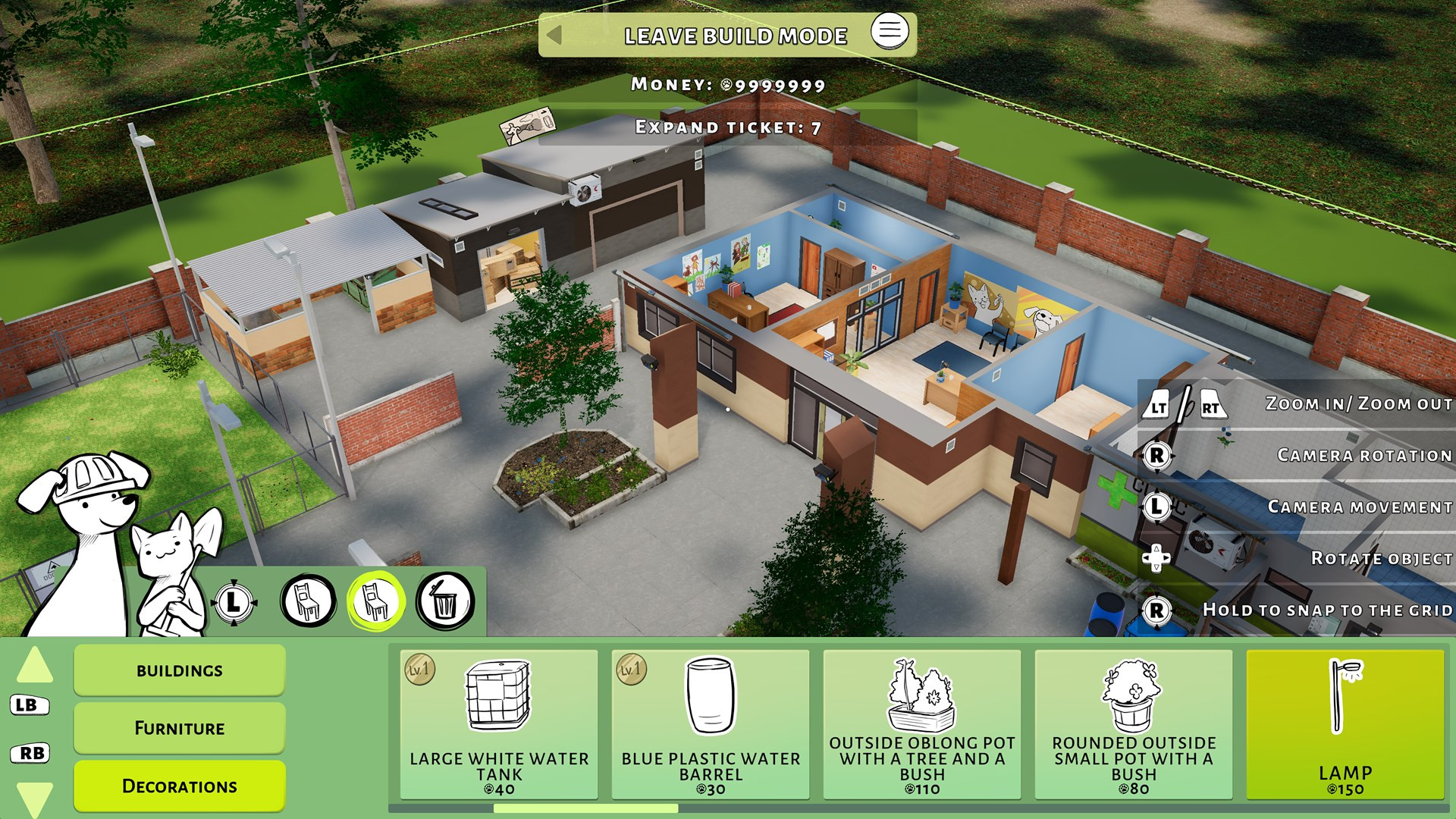Choose Outside Oblong Pot with tree and bush
This screenshot has height=819, width=1456.
[922, 724]
